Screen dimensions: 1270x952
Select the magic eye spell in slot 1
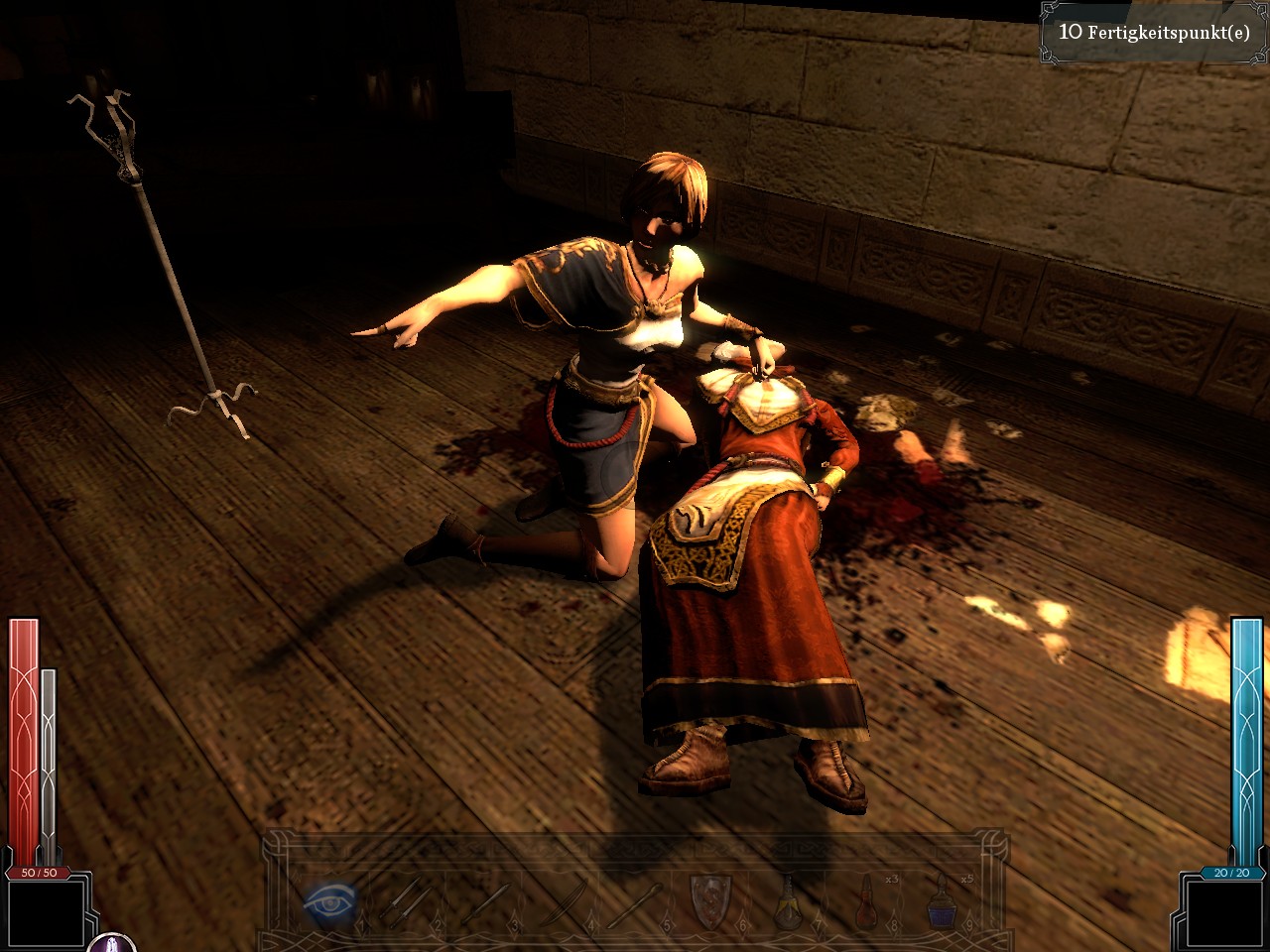[x=329, y=902]
